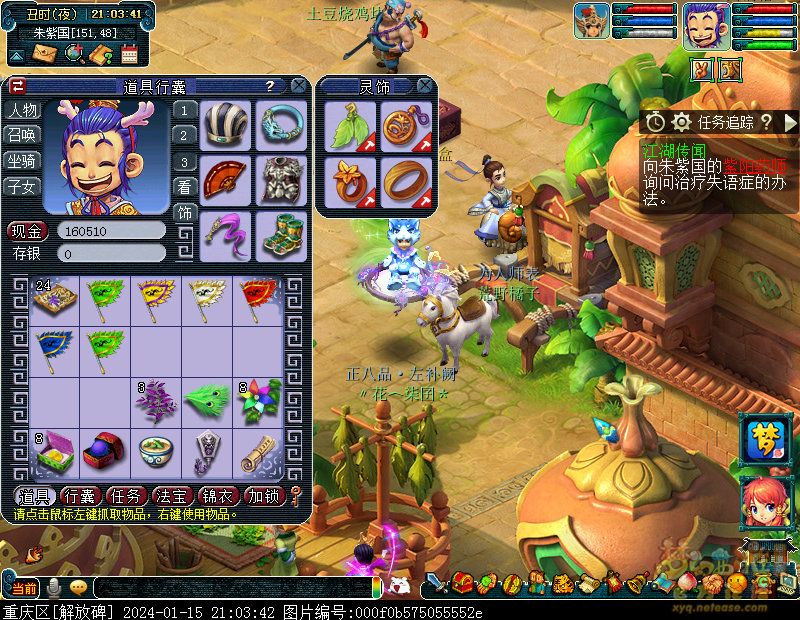Switch to the 任务 quest items tab
Screen dimensions: 800x620
point(126,496)
